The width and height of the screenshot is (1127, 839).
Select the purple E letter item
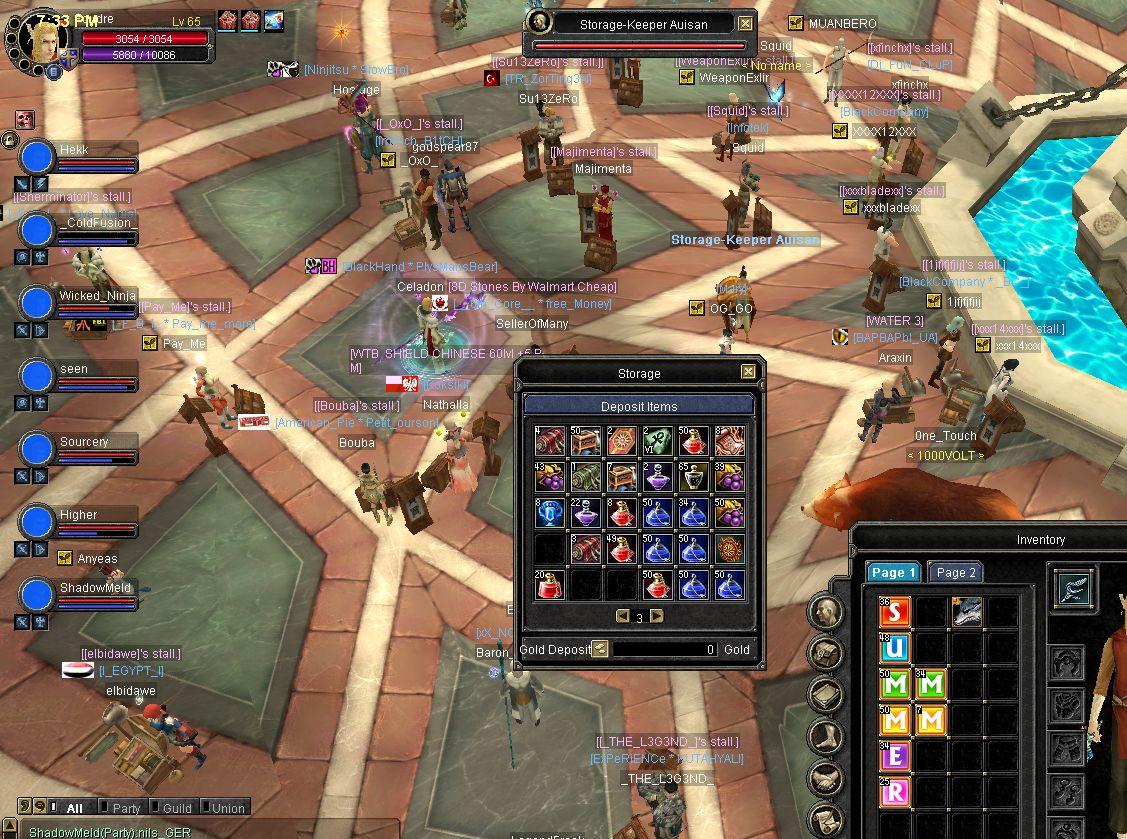click(x=896, y=756)
